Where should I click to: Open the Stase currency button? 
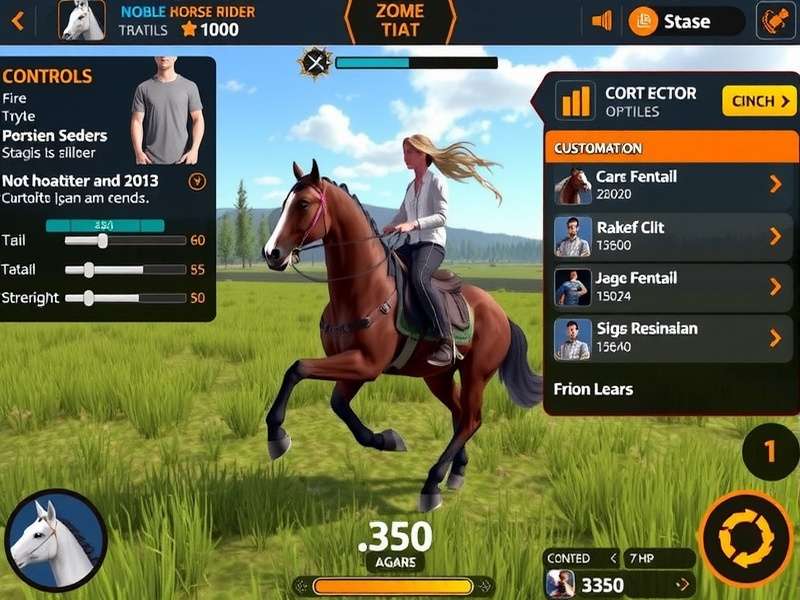(686, 21)
